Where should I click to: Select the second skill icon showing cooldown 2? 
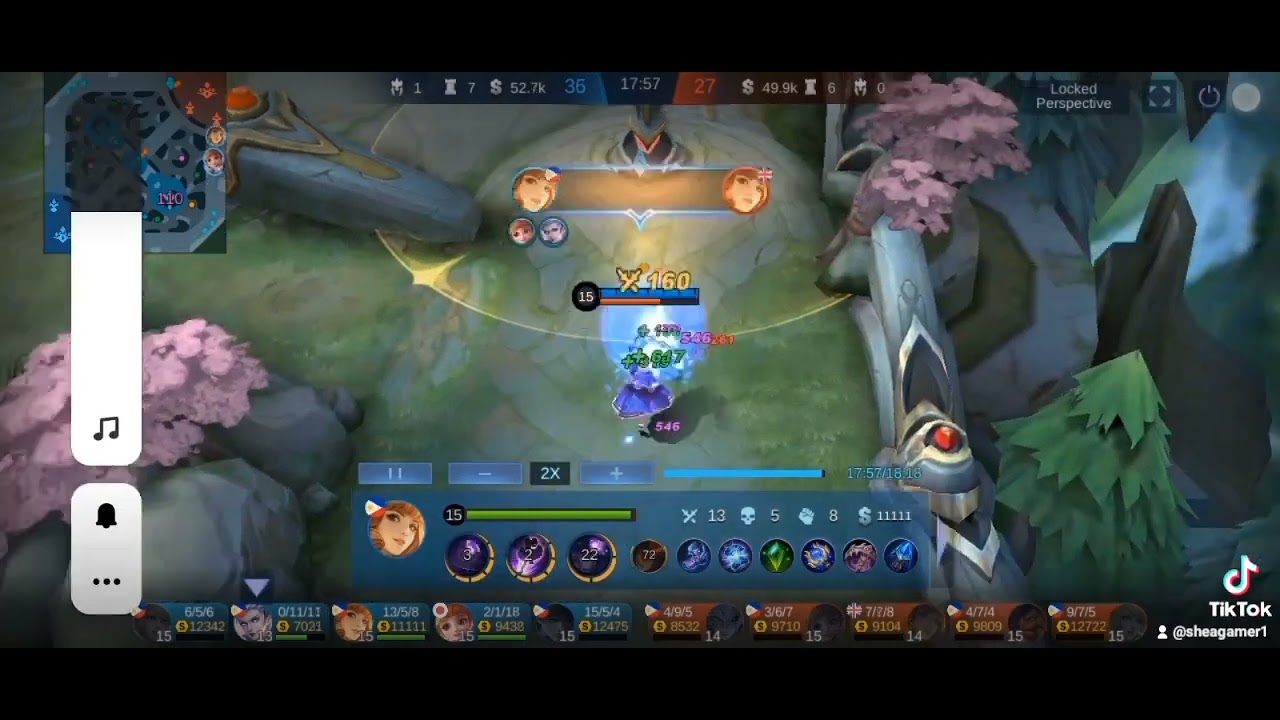tap(529, 555)
